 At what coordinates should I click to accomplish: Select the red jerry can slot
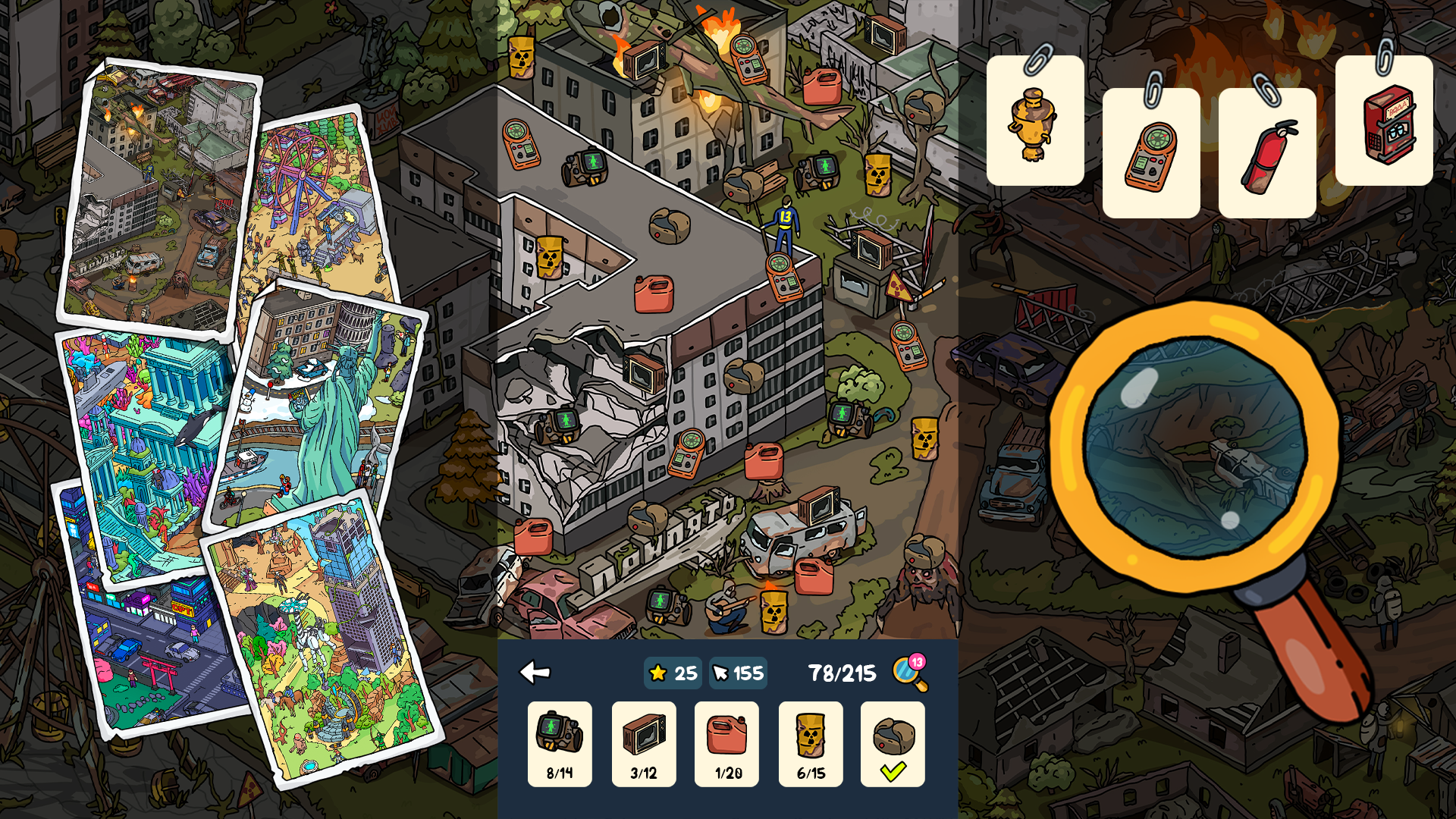(726, 743)
